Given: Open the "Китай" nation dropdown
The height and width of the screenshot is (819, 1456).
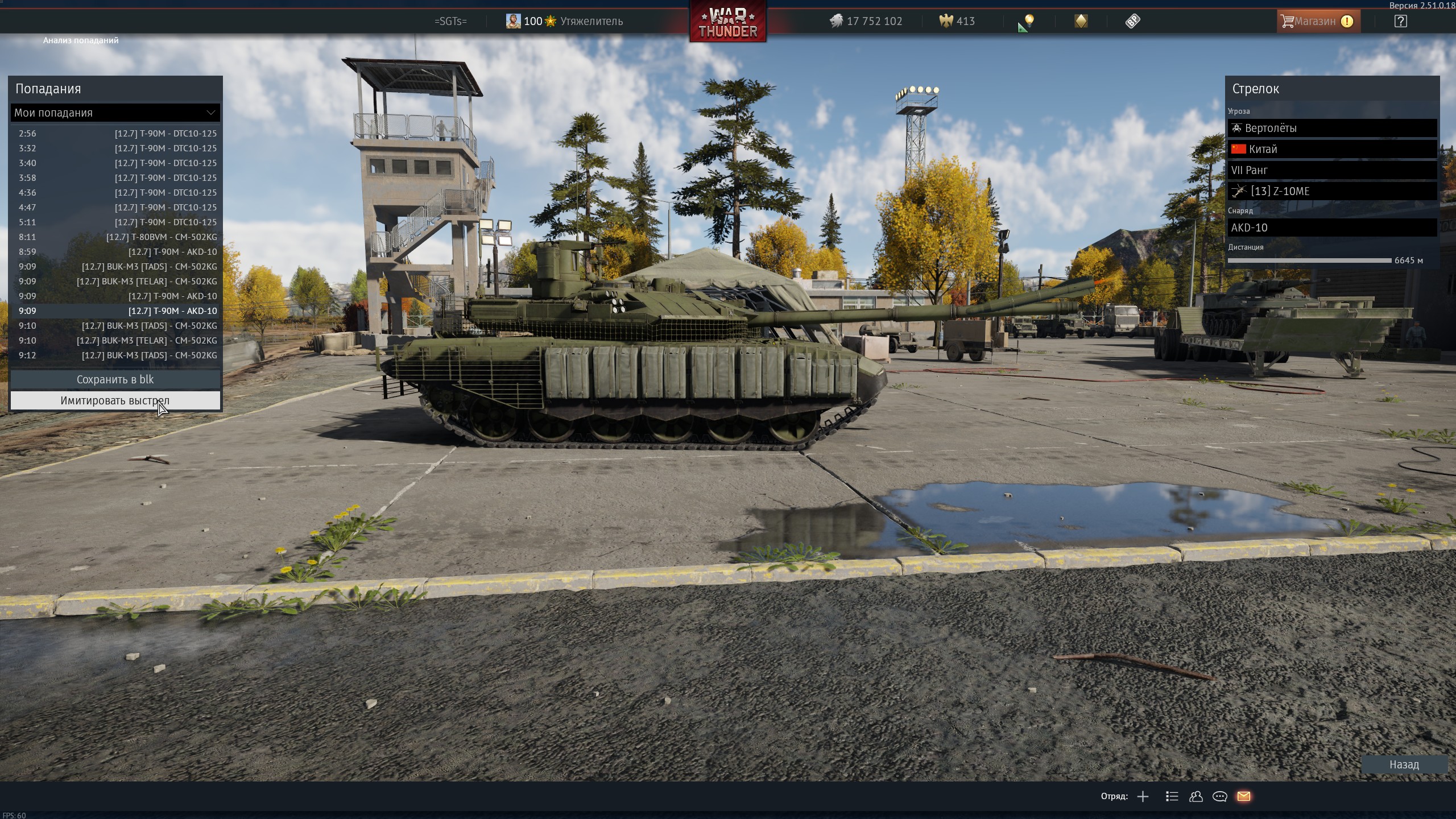Looking at the screenshot, I should click(1331, 149).
